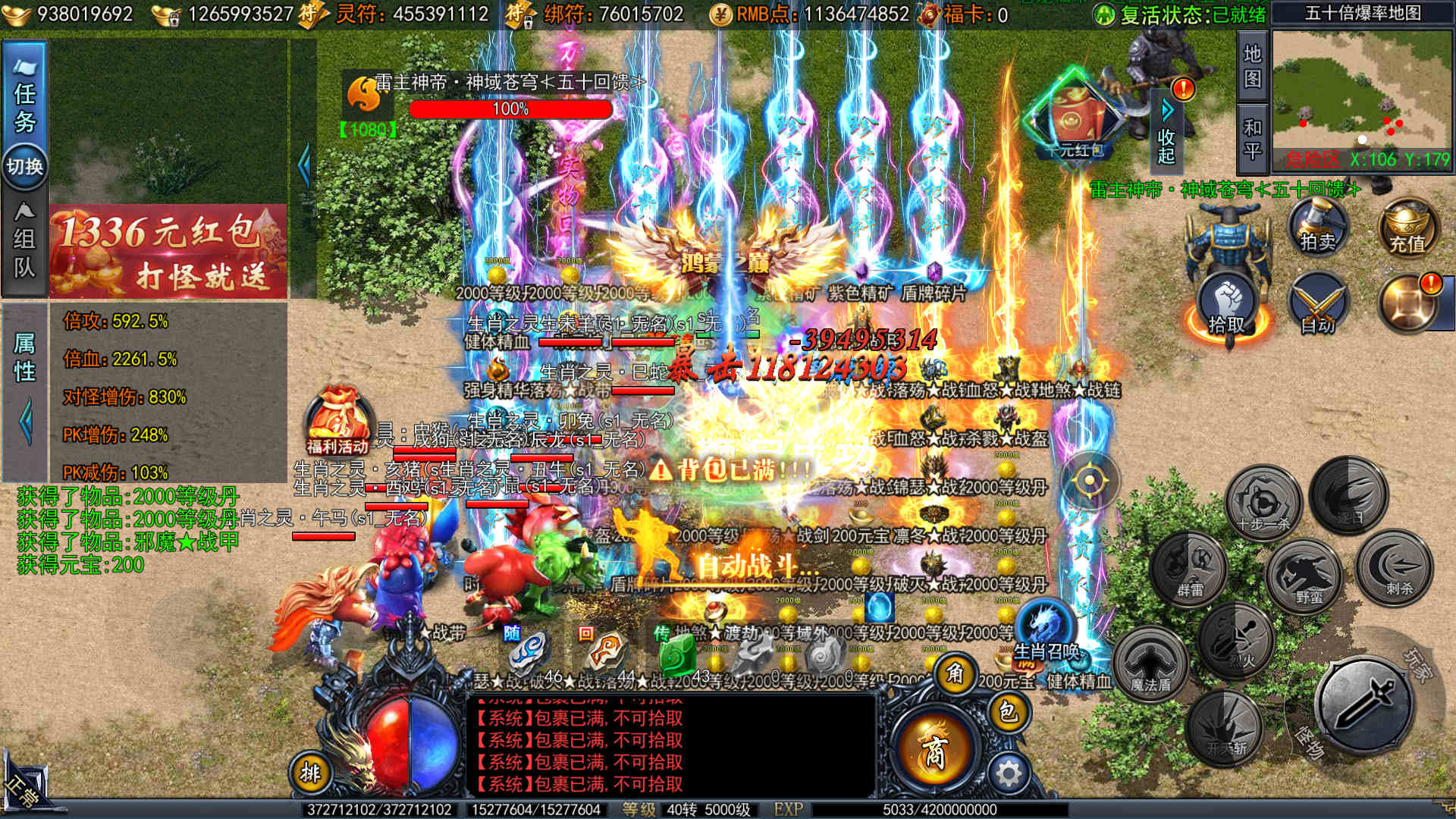Activate the 十步一杀 skill
This screenshot has width=1456, height=819.
pyautogui.click(x=1263, y=501)
